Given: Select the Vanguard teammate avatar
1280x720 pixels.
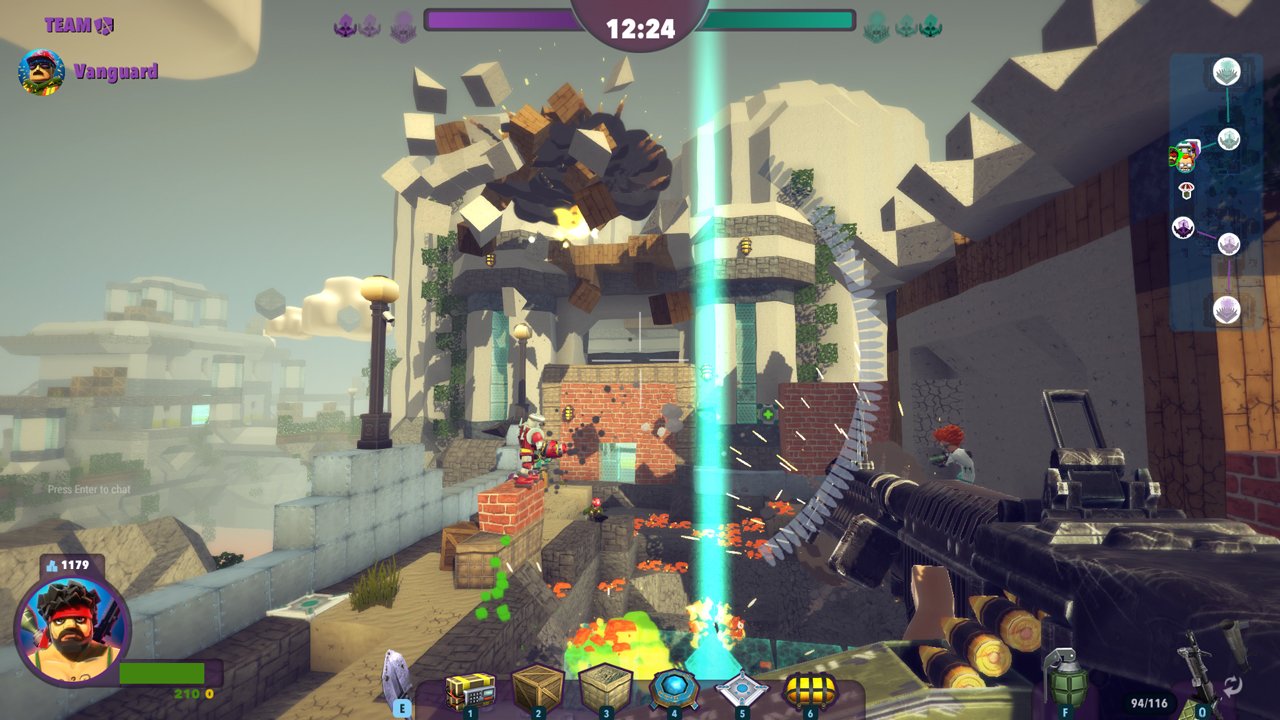Looking at the screenshot, I should tap(42, 72).
